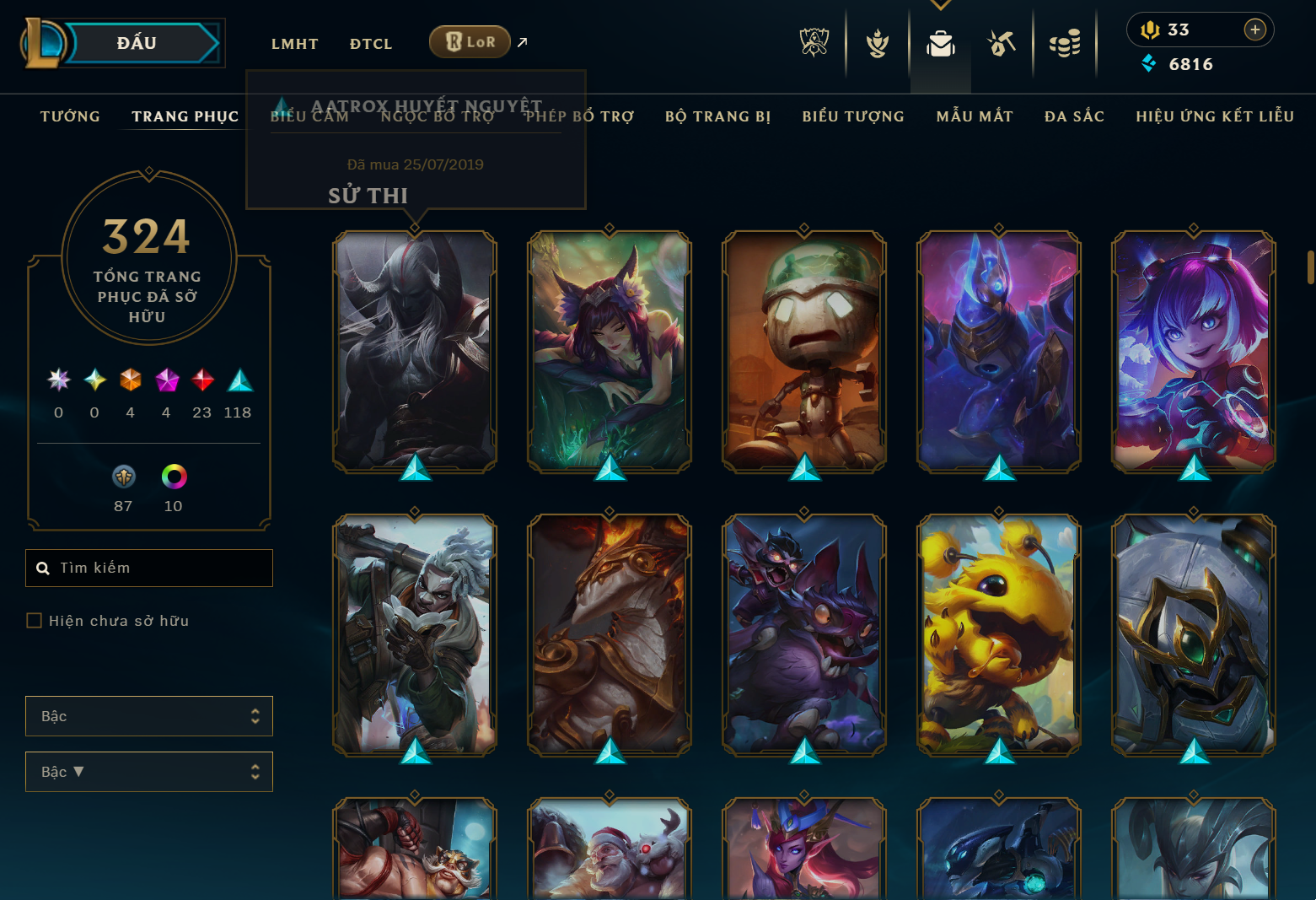The height and width of the screenshot is (900, 1316).
Task: Select the Aatrox Huyết Nguyệt skin card
Action: (x=415, y=352)
